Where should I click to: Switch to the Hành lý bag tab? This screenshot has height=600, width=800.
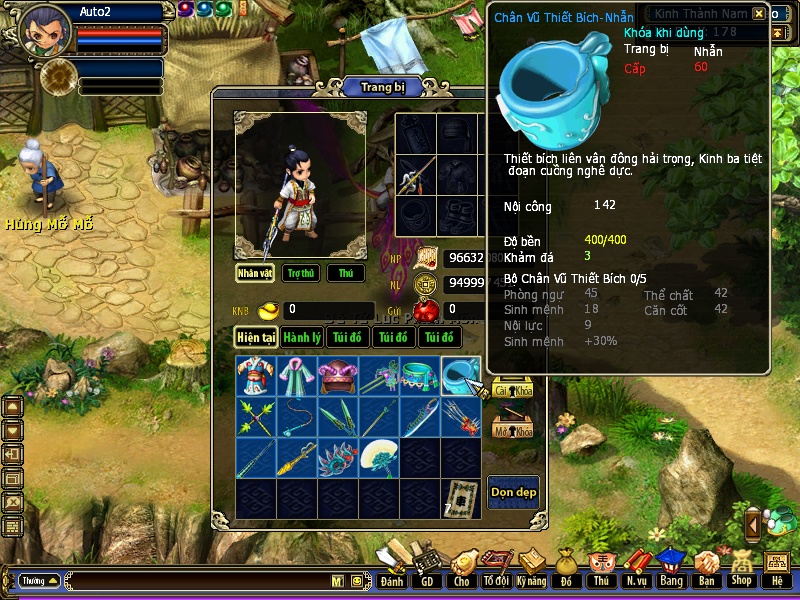coord(301,338)
